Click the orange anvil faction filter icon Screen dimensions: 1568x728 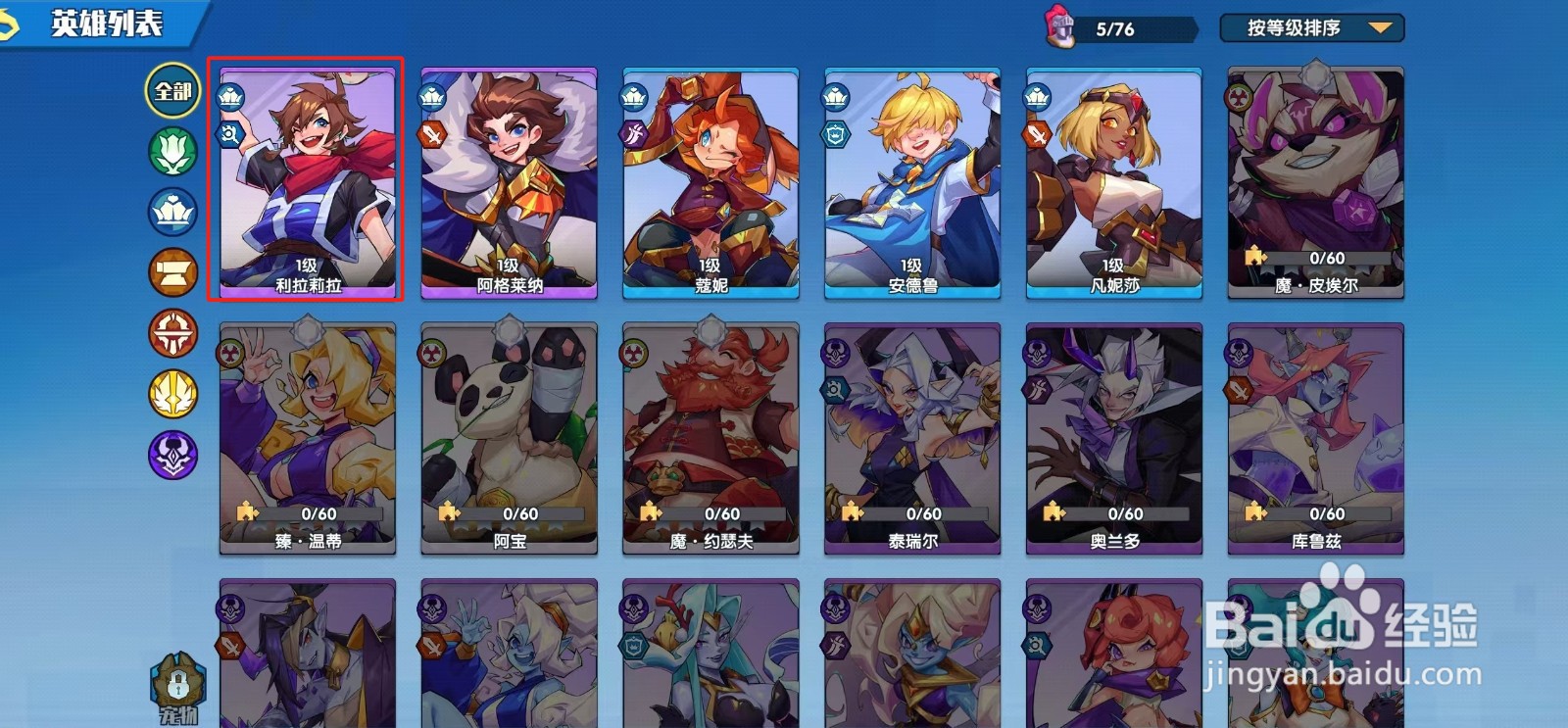click(171, 272)
